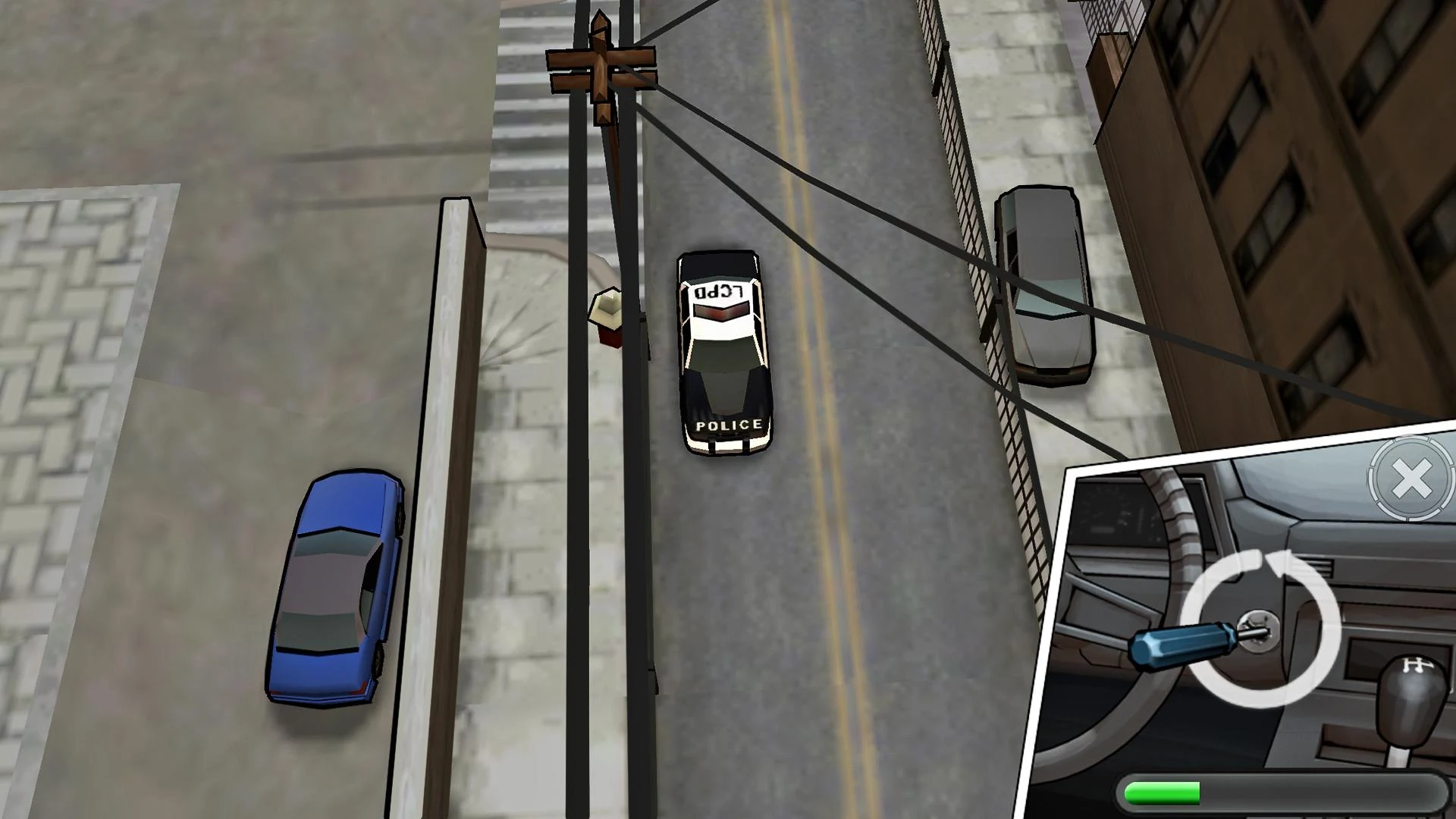Click the POLICE text on the car trunk
Screen dimensions: 1456x819
pyautogui.click(x=726, y=425)
